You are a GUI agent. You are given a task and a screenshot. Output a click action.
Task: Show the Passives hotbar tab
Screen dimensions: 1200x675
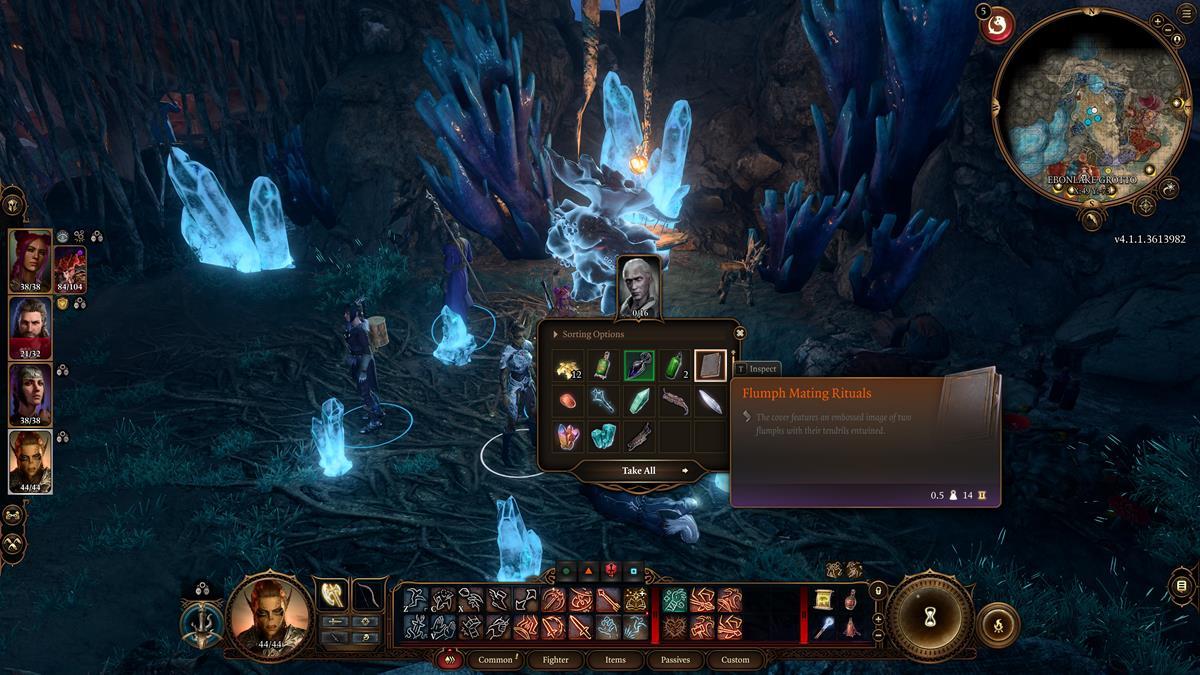tap(675, 660)
